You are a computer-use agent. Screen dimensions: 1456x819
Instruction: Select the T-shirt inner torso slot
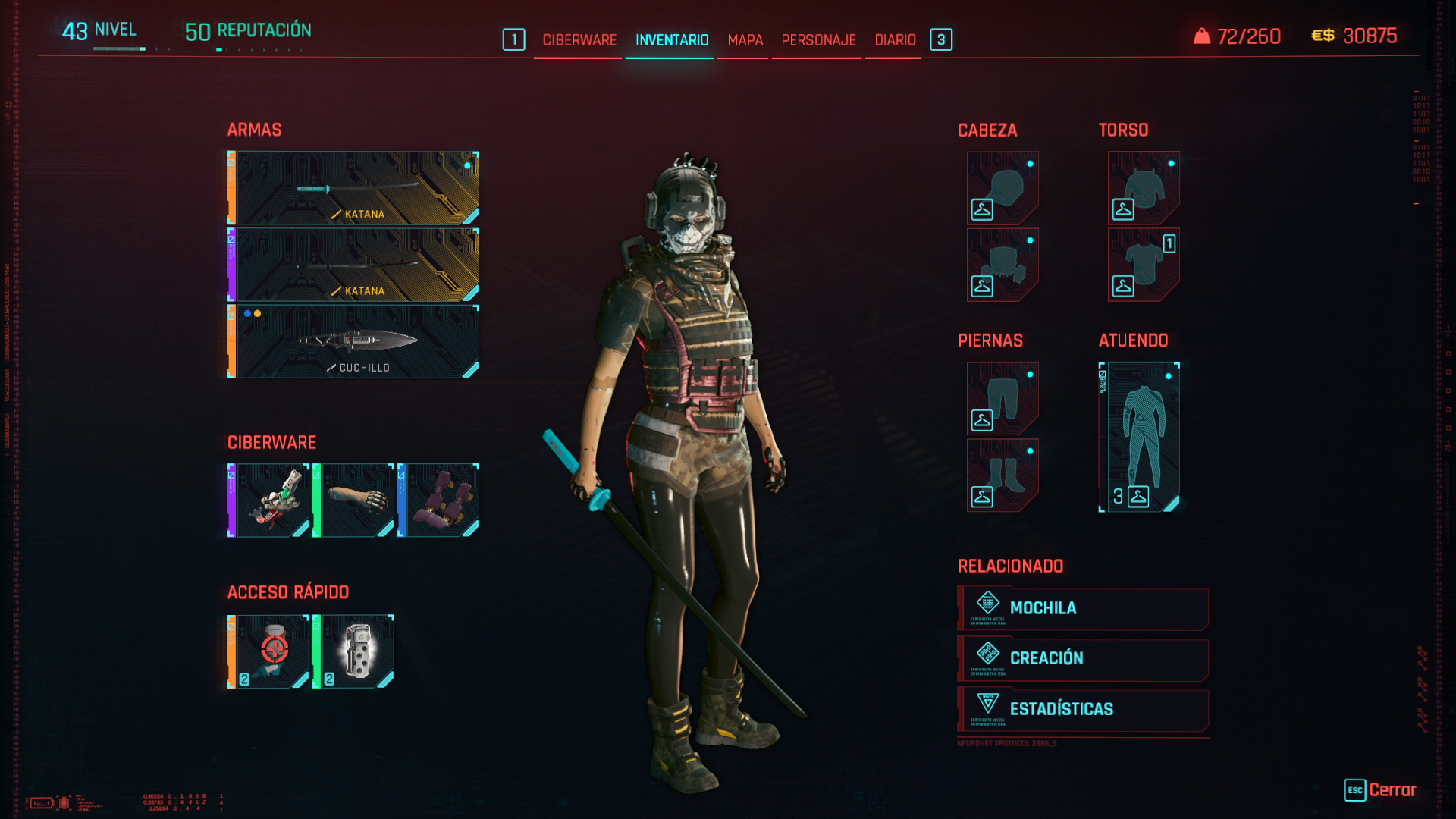[x=1144, y=265]
